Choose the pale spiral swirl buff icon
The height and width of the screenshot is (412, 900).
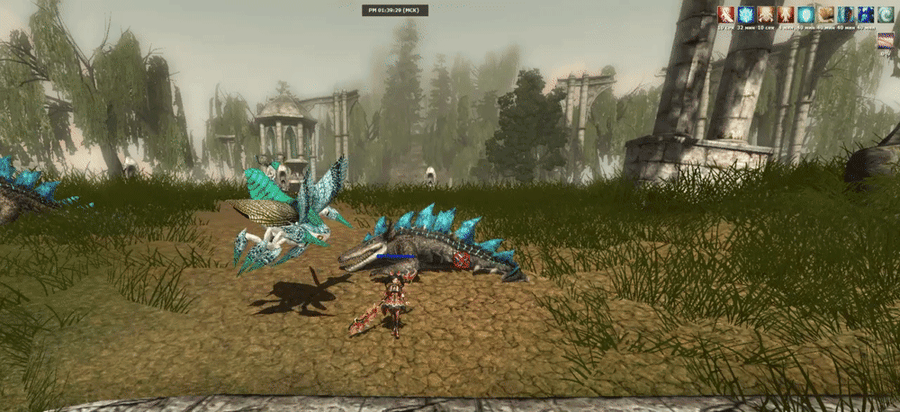886,14
